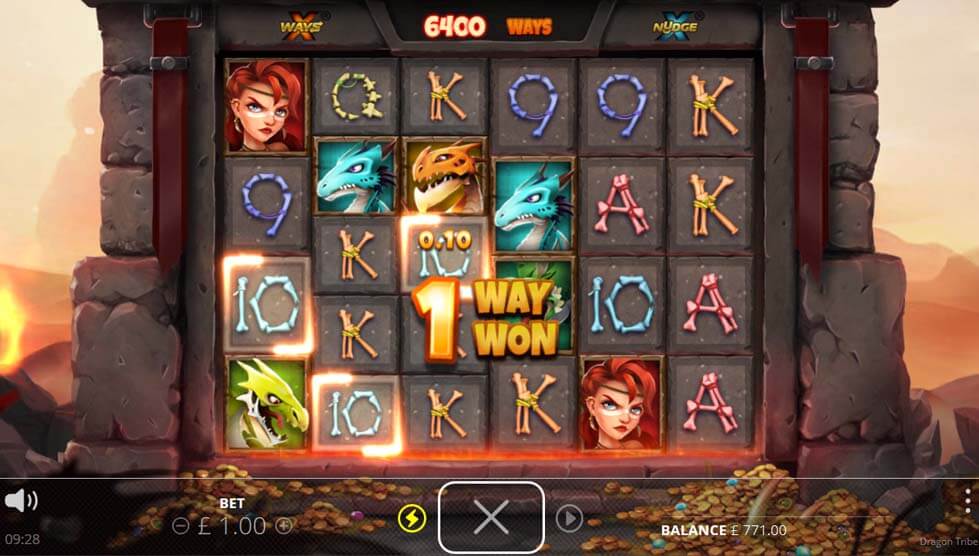Viewport: 979px width, 556px height.
Task: Increase the bet with the plus button
Action: (x=284, y=525)
